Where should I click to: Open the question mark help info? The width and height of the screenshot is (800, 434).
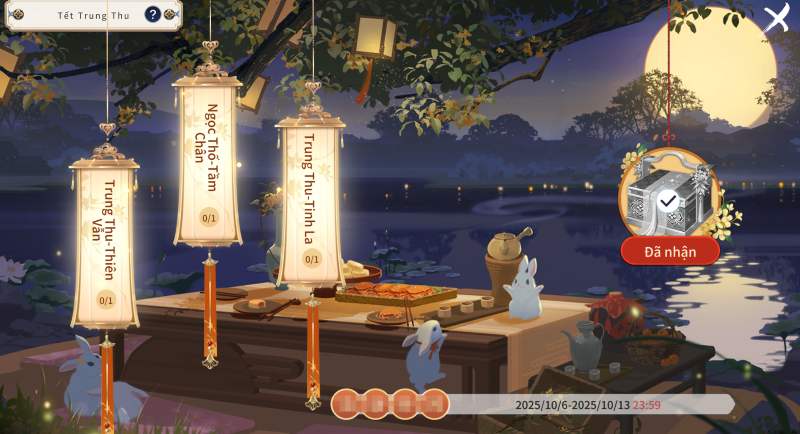(x=153, y=14)
